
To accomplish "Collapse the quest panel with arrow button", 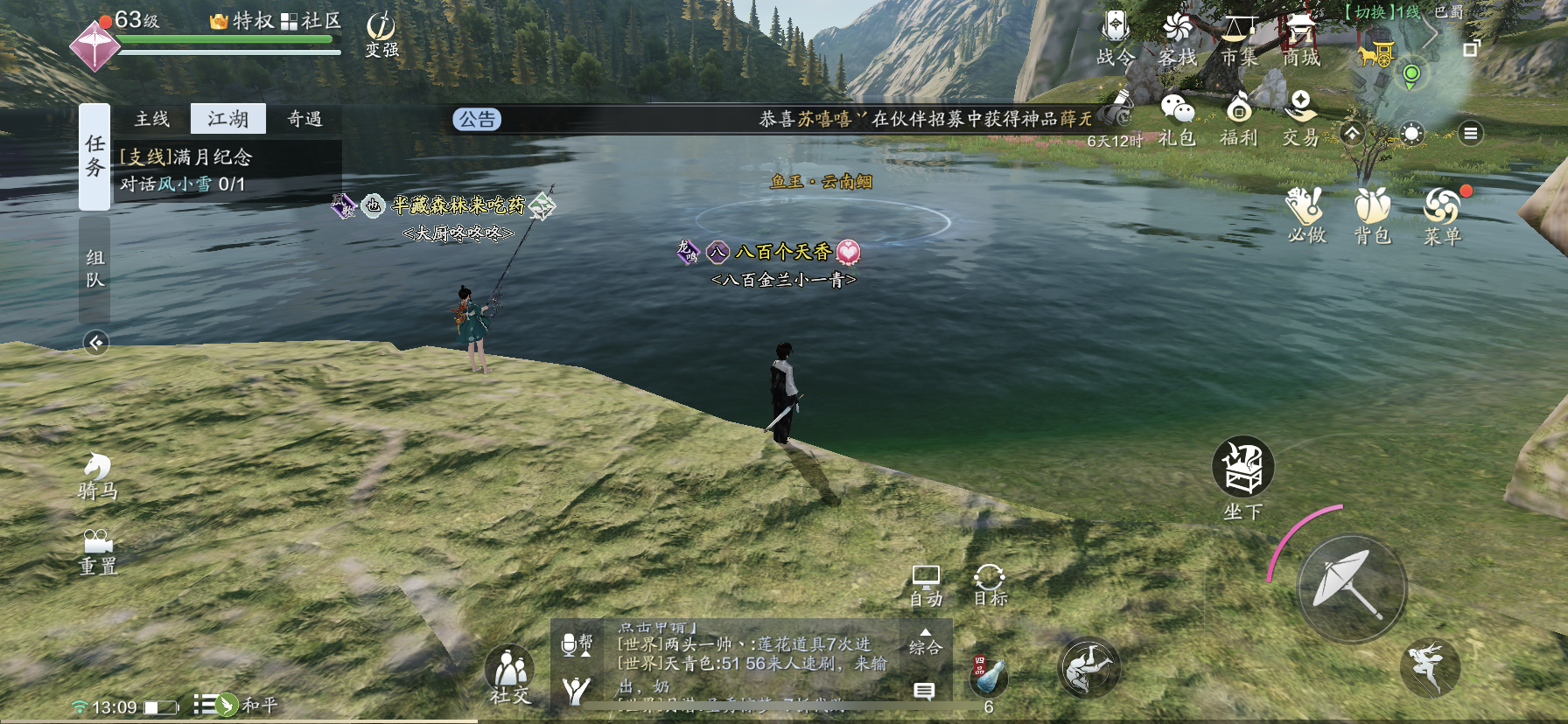I will (96, 343).
